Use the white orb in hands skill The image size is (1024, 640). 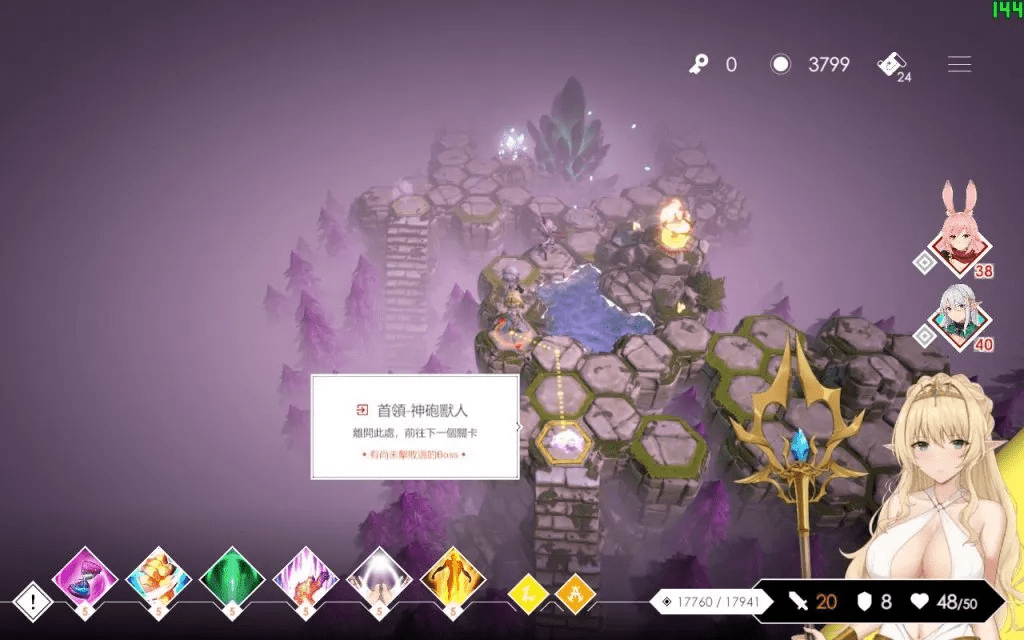tap(380, 578)
